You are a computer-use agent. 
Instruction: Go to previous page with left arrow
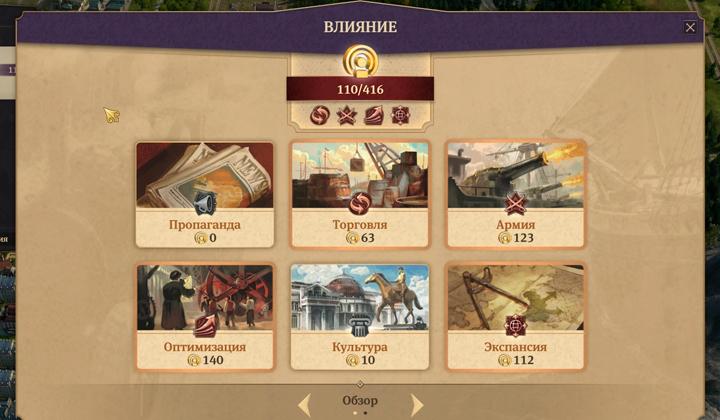pos(305,404)
